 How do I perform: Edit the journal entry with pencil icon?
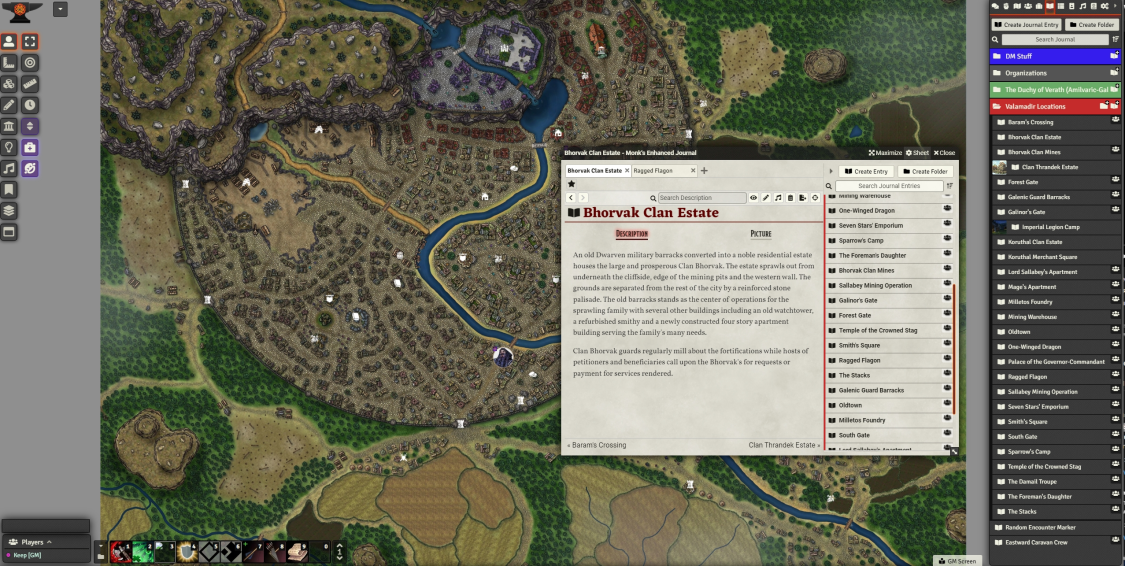(766, 198)
